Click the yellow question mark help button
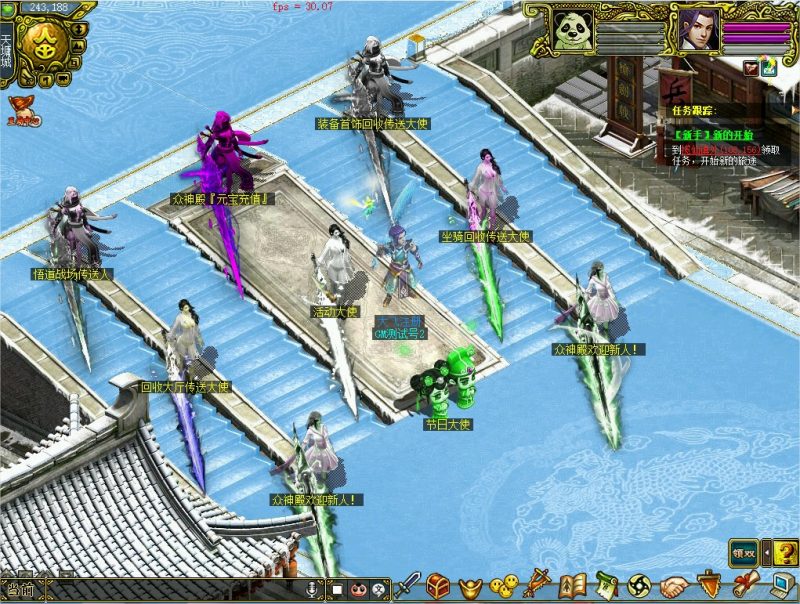Image resolution: width=800 pixels, height=604 pixels. [x=786, y=551]
